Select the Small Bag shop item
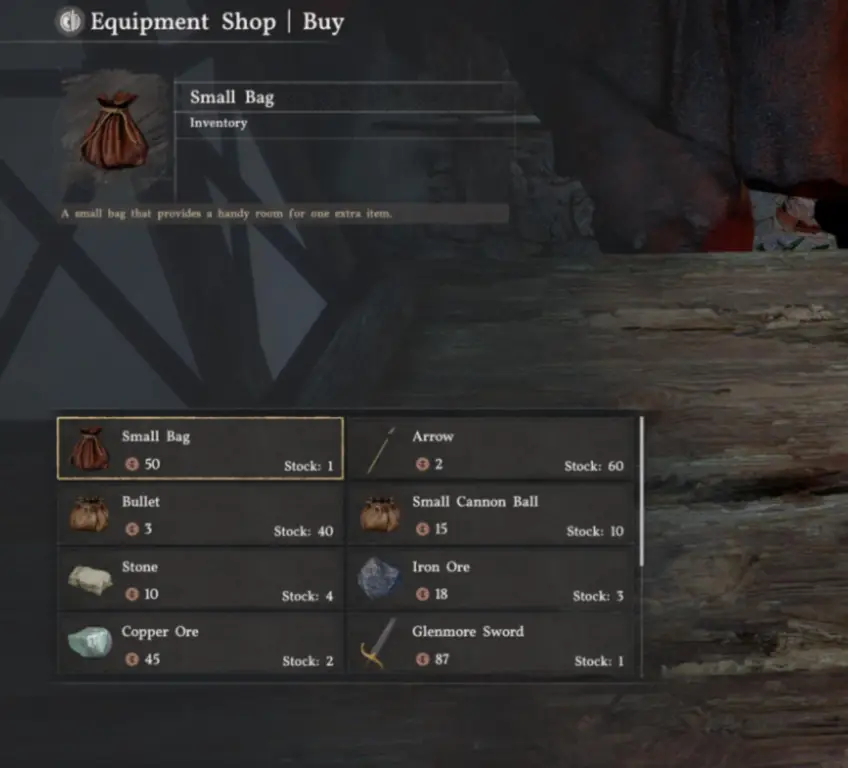 tap(200, 449)
